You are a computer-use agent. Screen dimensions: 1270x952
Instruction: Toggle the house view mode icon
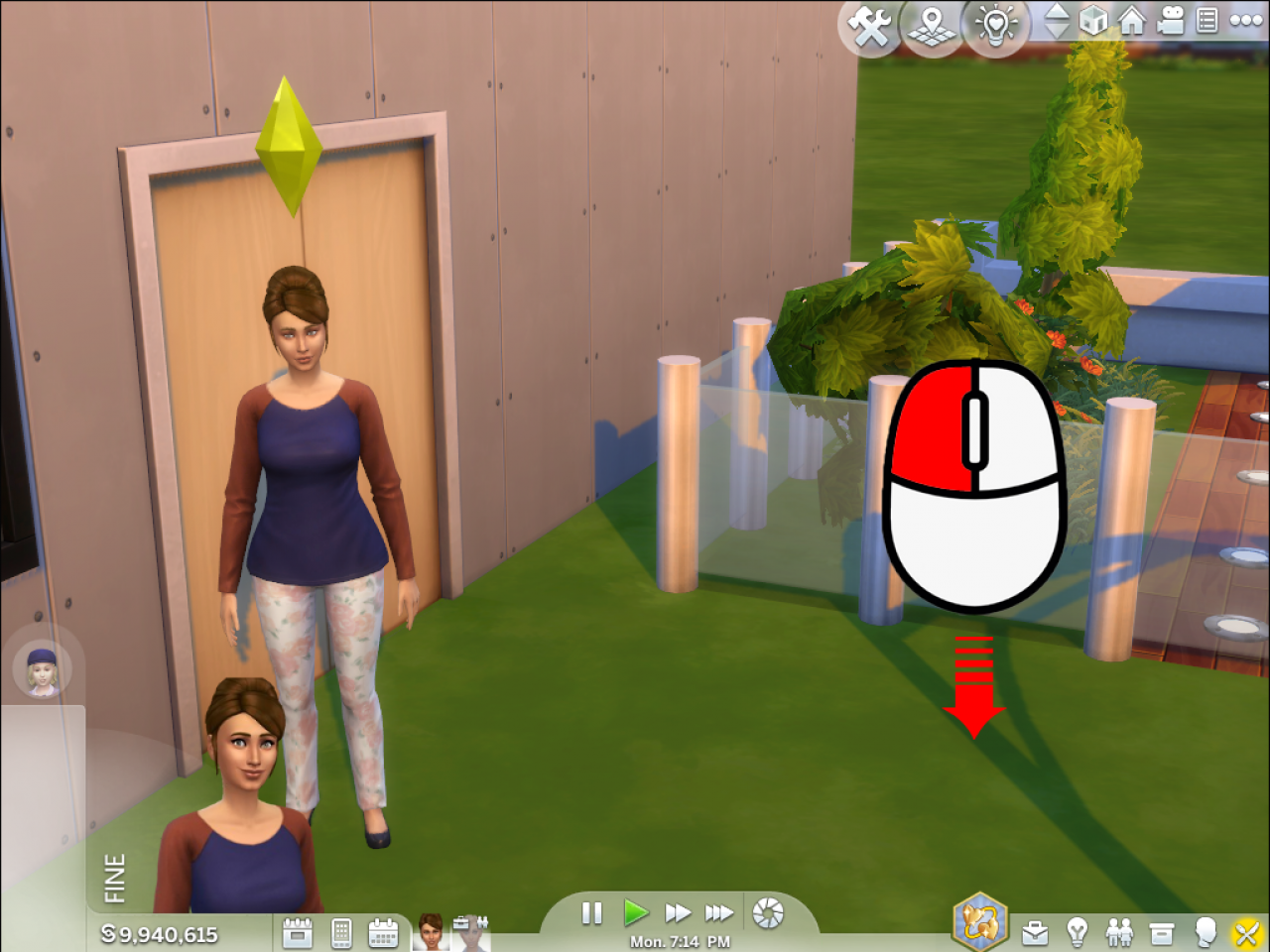click(x=1131, y=21)
